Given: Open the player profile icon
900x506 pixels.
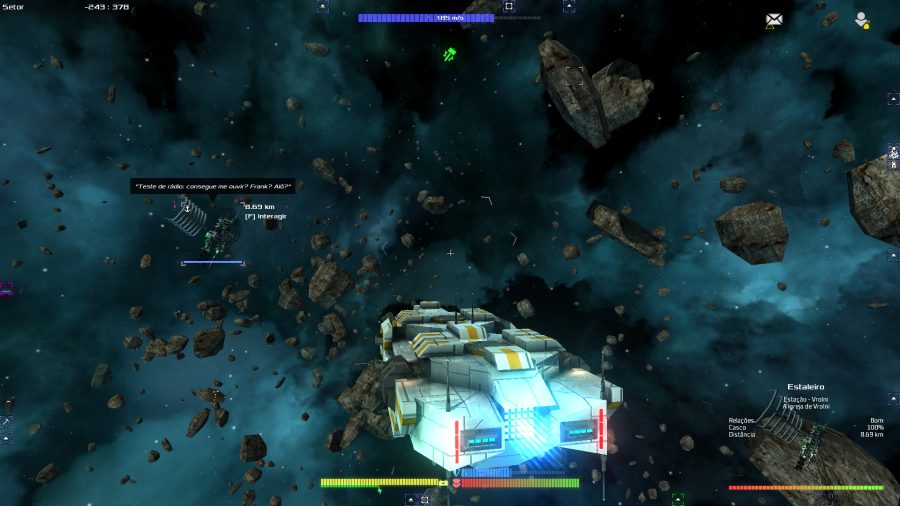Looking at the screenshot, I should click(860, 19).
